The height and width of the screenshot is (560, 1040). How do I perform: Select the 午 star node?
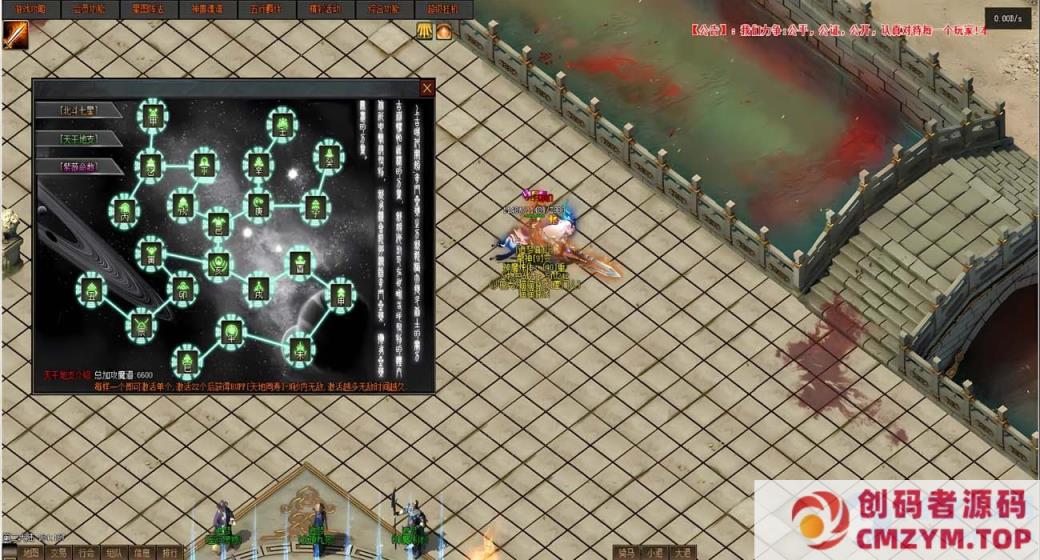click(x=232, y=330)
